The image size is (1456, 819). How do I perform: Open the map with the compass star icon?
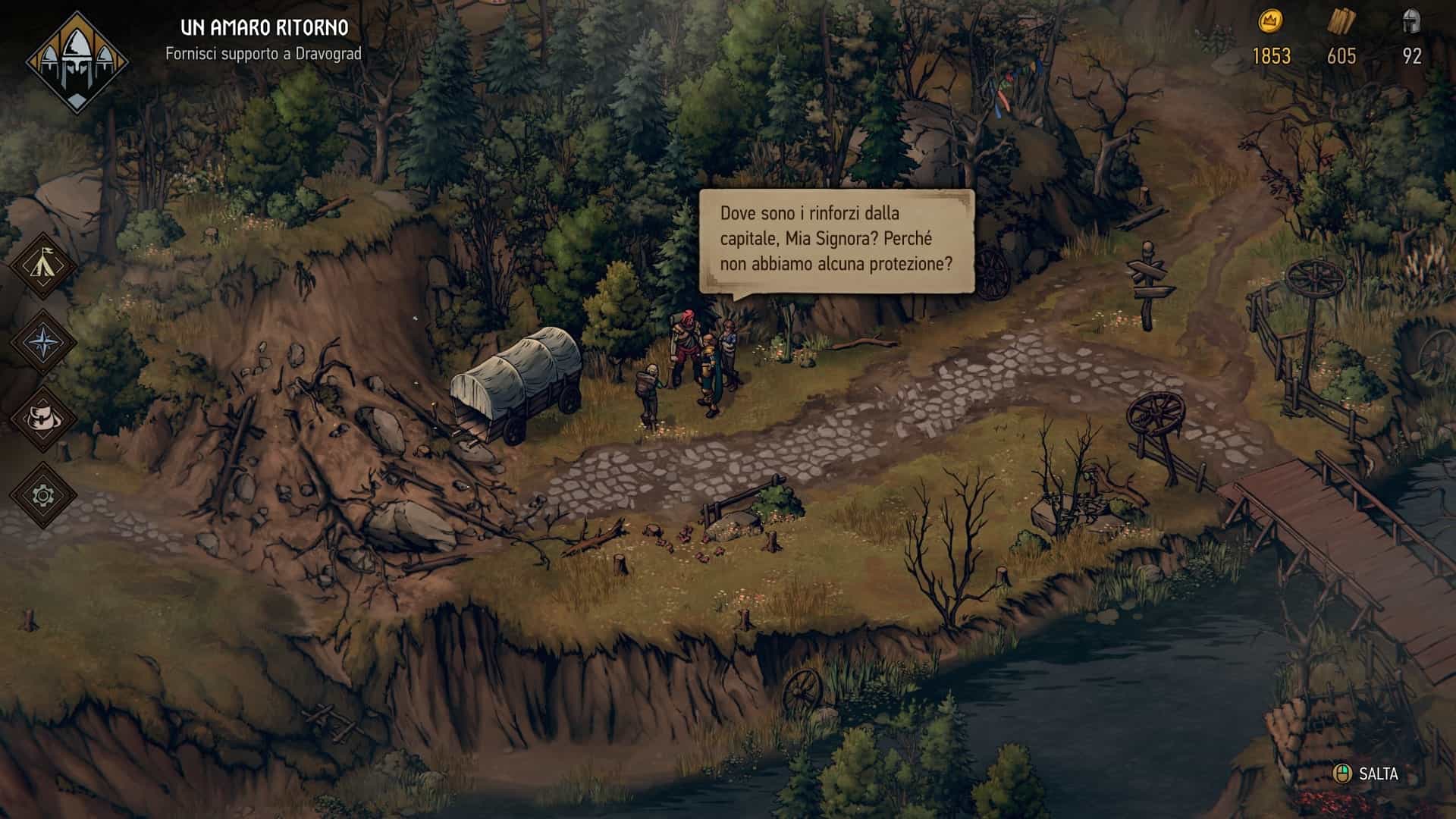43,342
